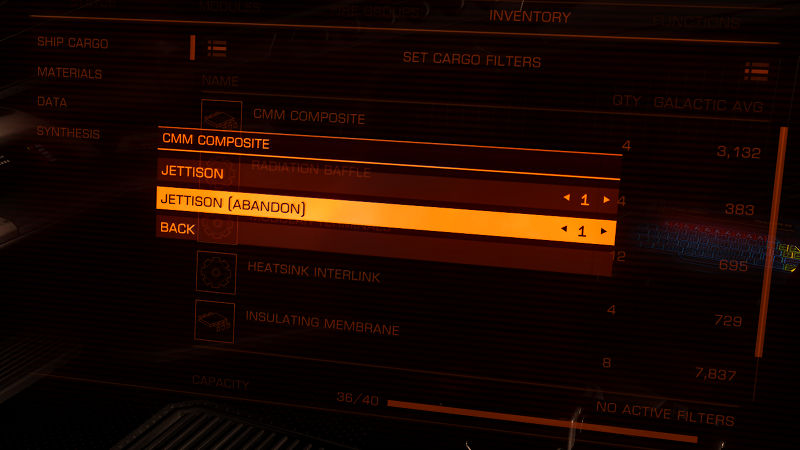Viewport: 800px width, 450px height.
Task: Open the Inventory tab
Action: click(529, 17)
